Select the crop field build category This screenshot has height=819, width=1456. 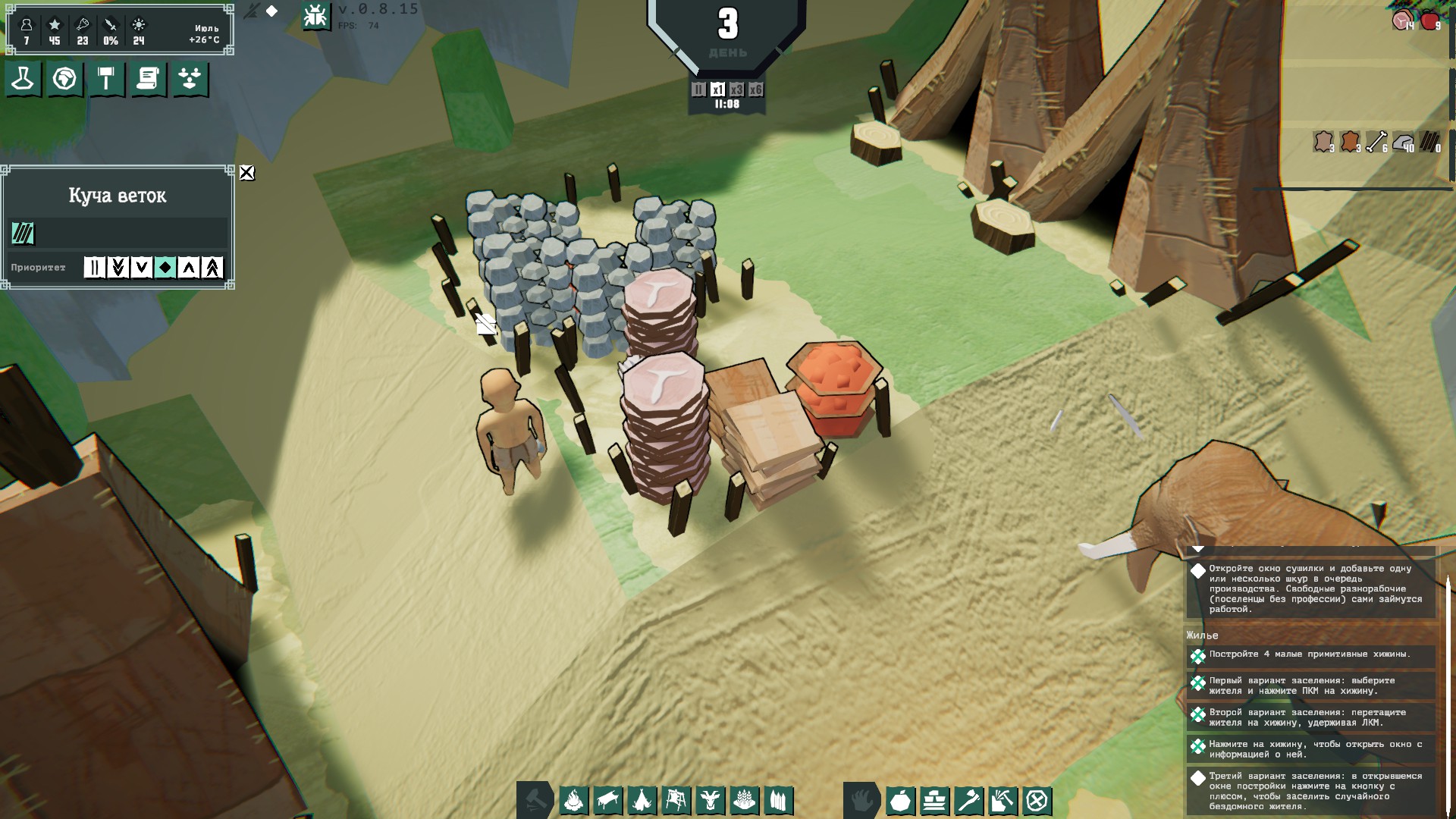(744, 800)
